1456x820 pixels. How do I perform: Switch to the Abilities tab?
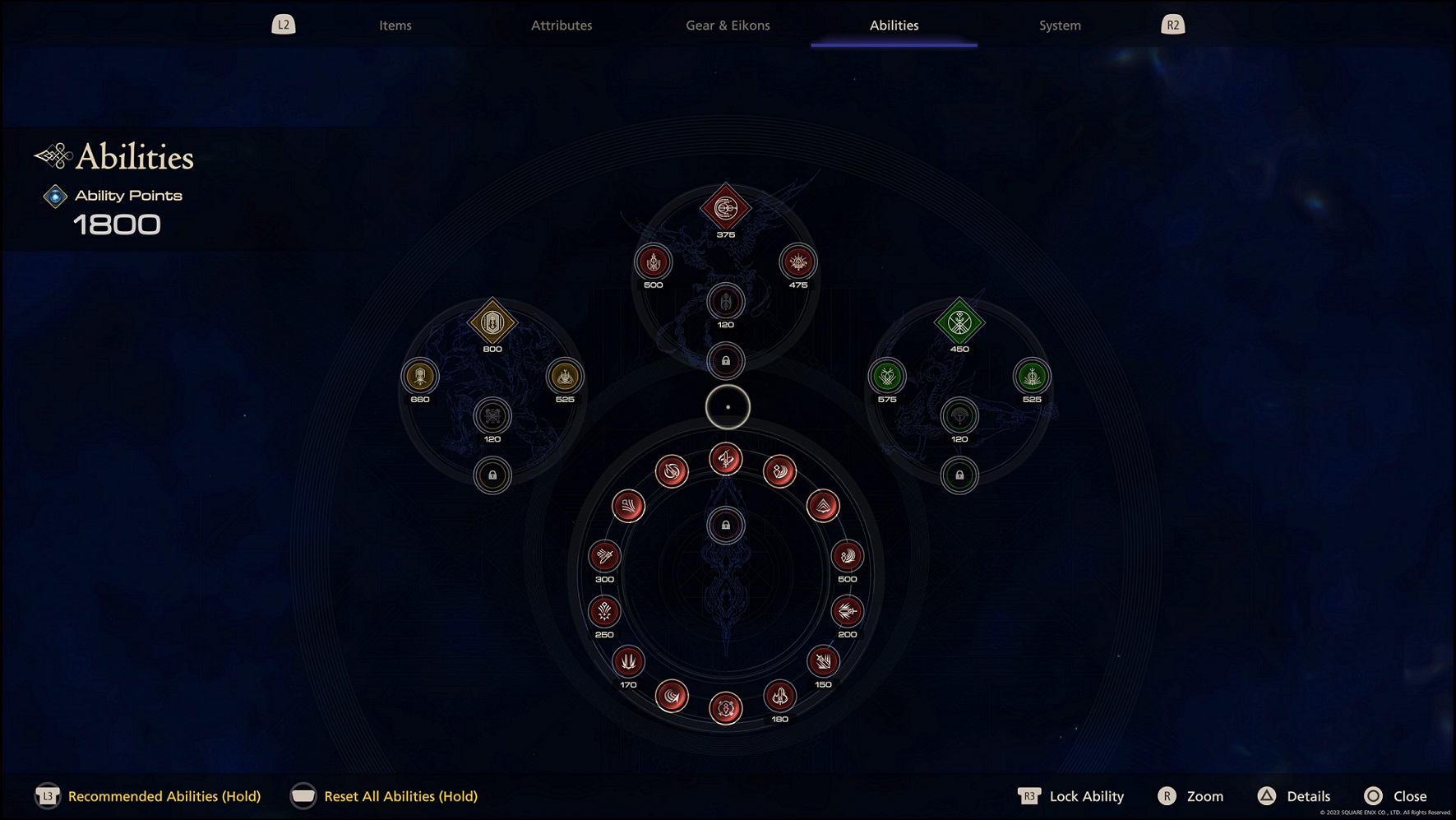click(894, 25)
